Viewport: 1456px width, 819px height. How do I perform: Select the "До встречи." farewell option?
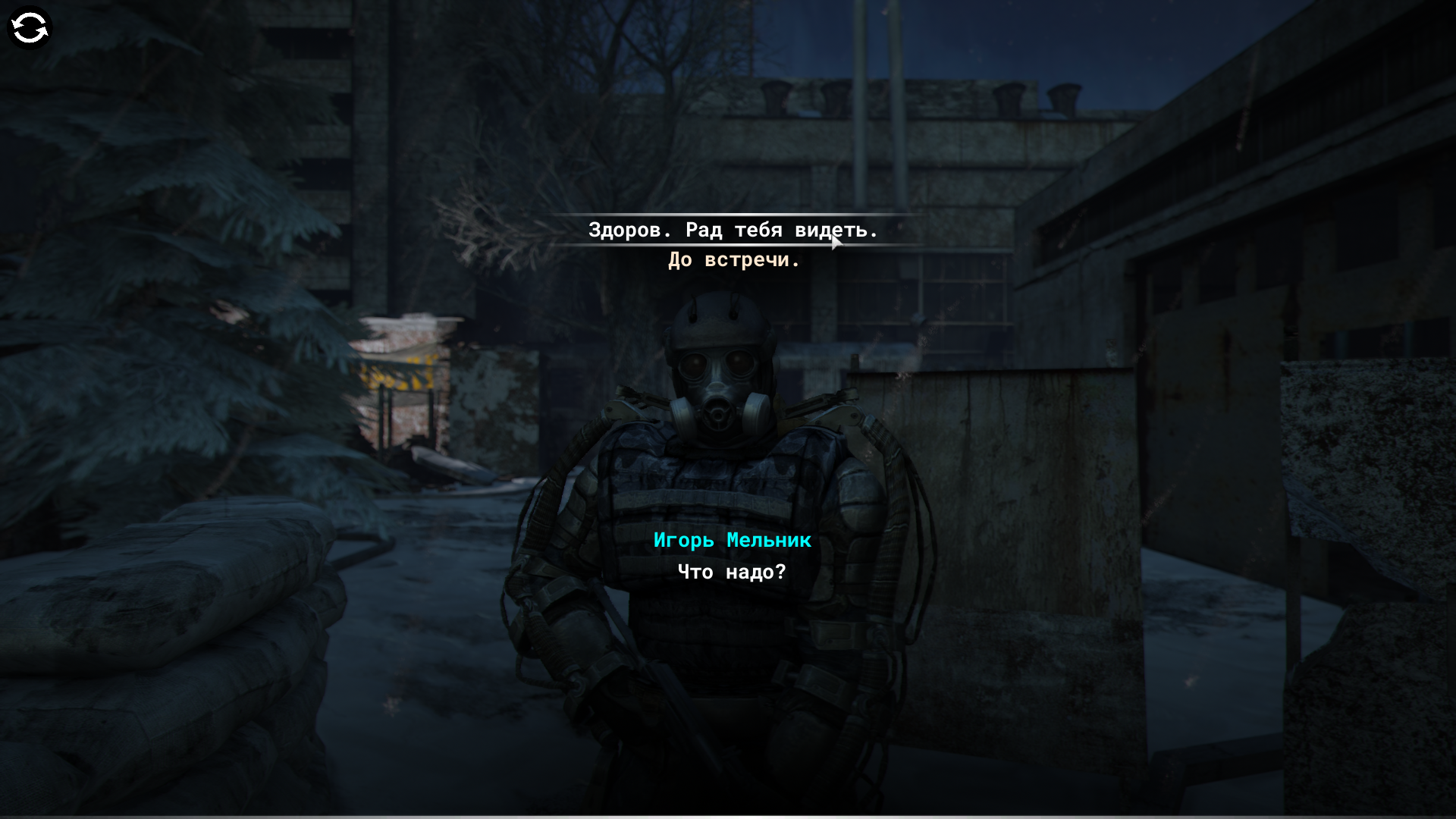pos(733,260)
